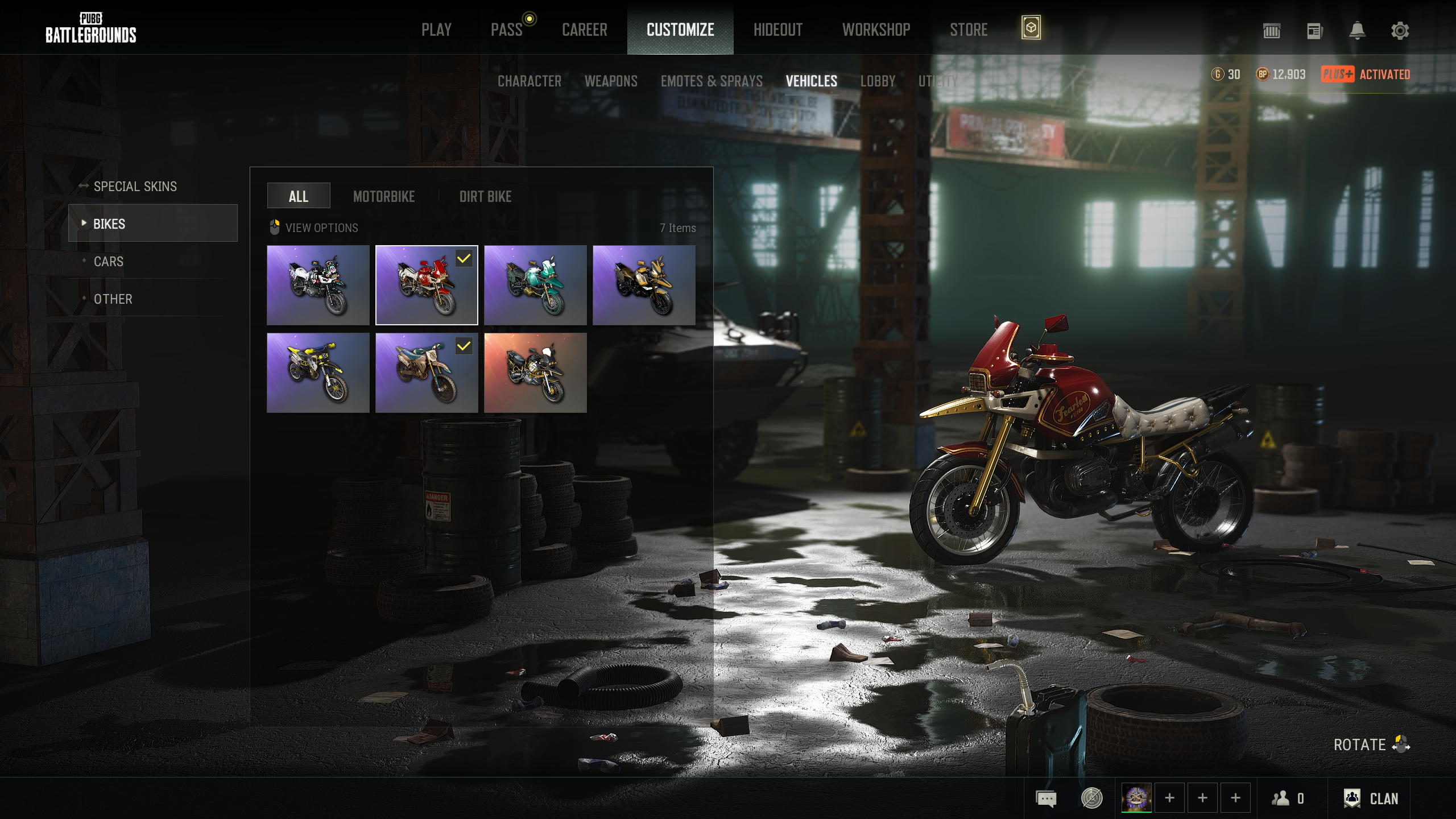Open the Play menu
This screenshot has width=1456, height=819.
point(436,30)
